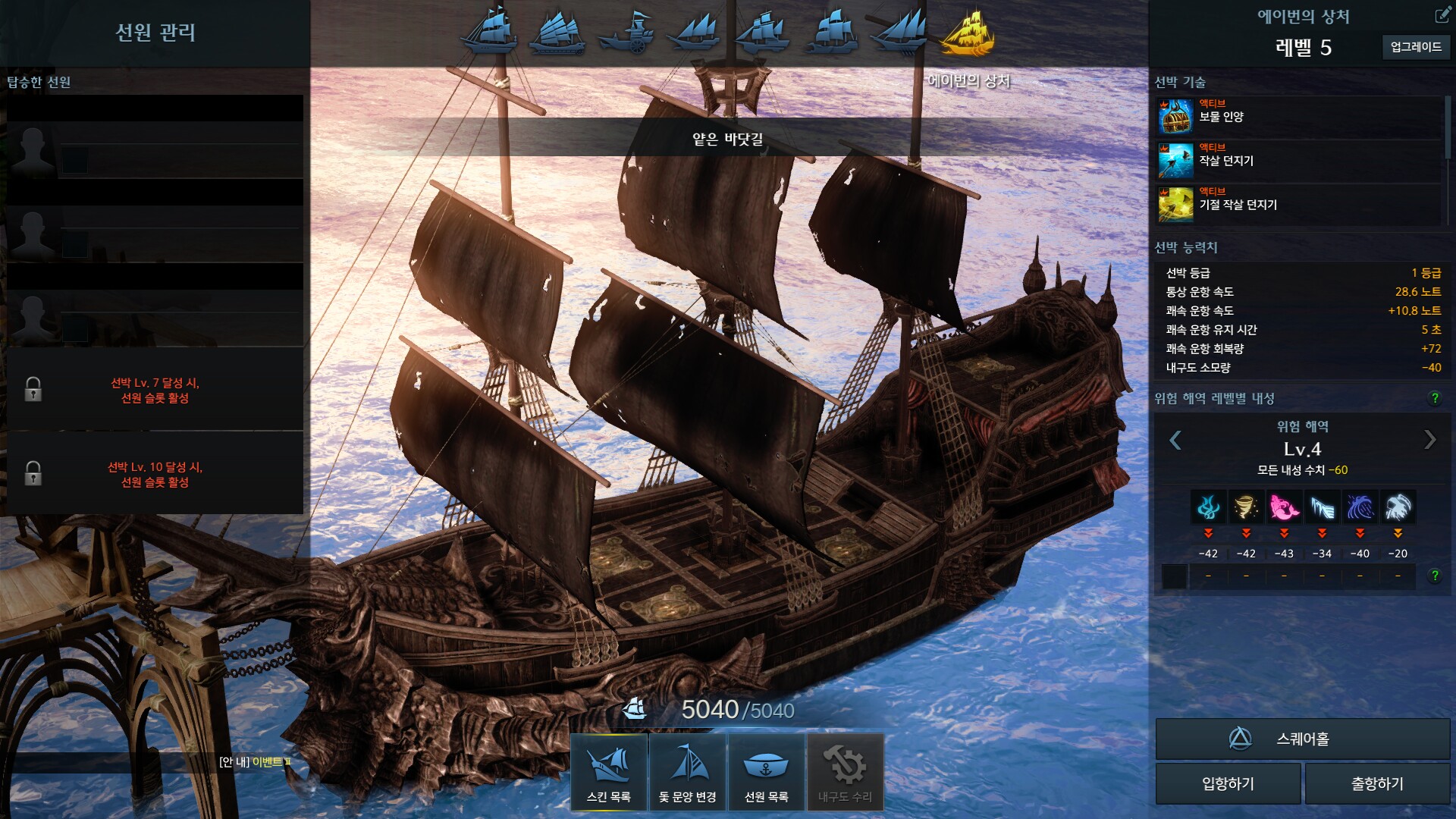Screen dimensions: 1456x819
Task: Open help for 위험 해역 레벨별 내성
Action: 1435,398
